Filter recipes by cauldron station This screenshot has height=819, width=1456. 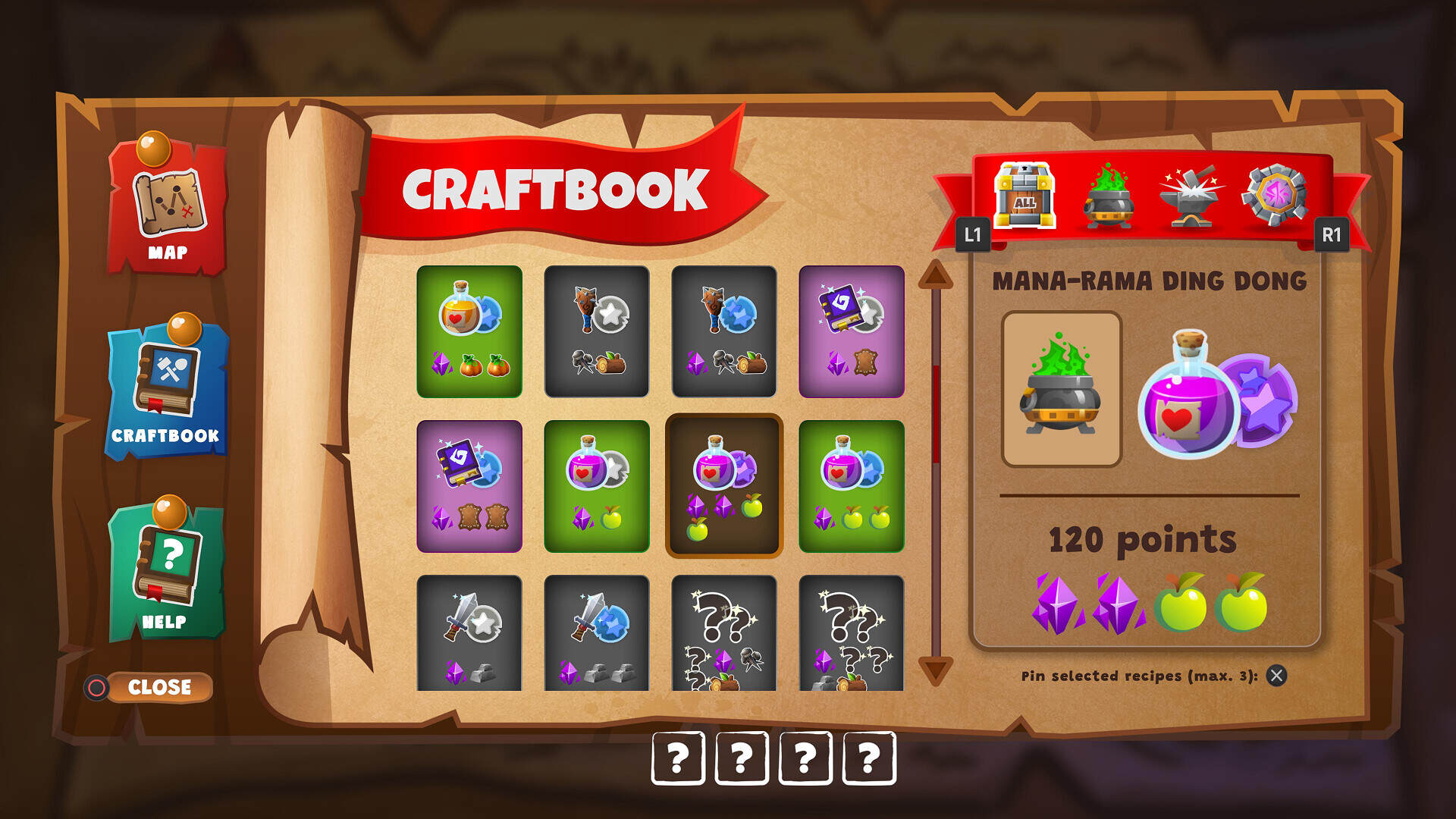pyautogui.click(x=1108, y=196)
